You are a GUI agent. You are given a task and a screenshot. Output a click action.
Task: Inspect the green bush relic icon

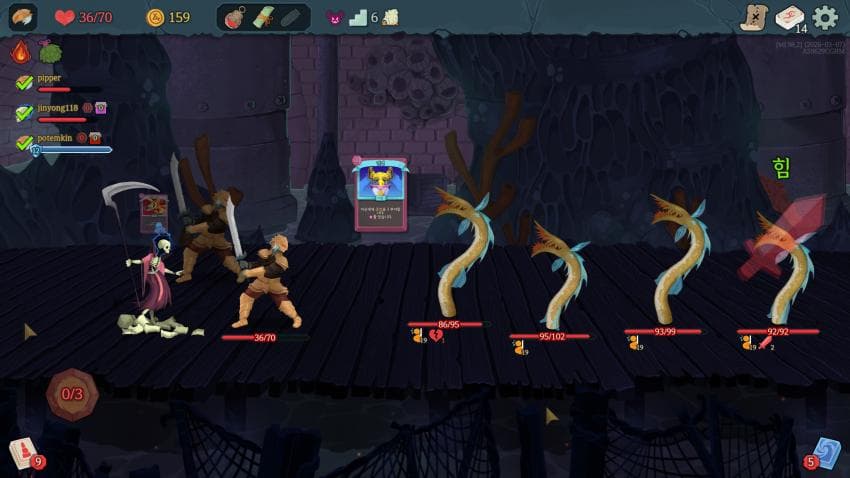50,52
